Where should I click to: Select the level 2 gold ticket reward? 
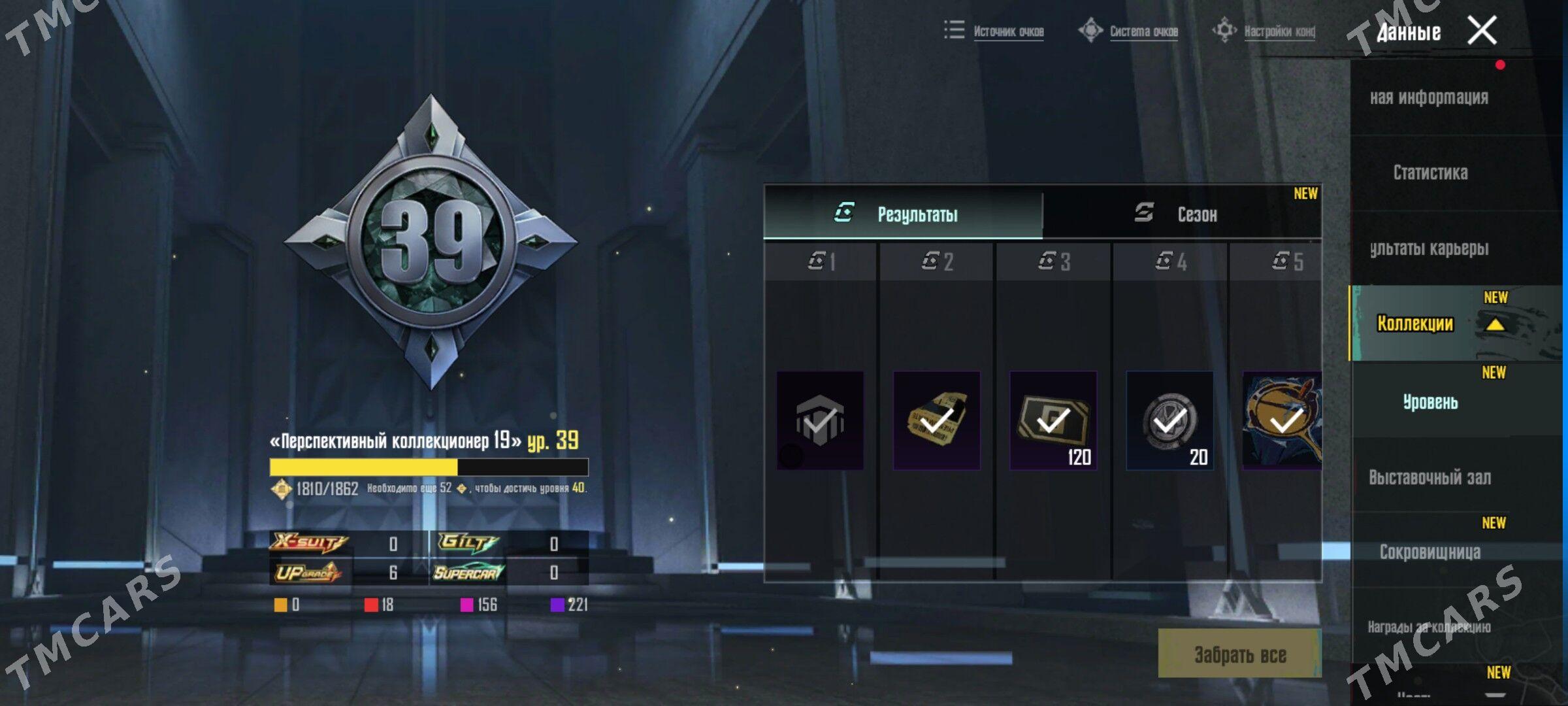point(936,420)
